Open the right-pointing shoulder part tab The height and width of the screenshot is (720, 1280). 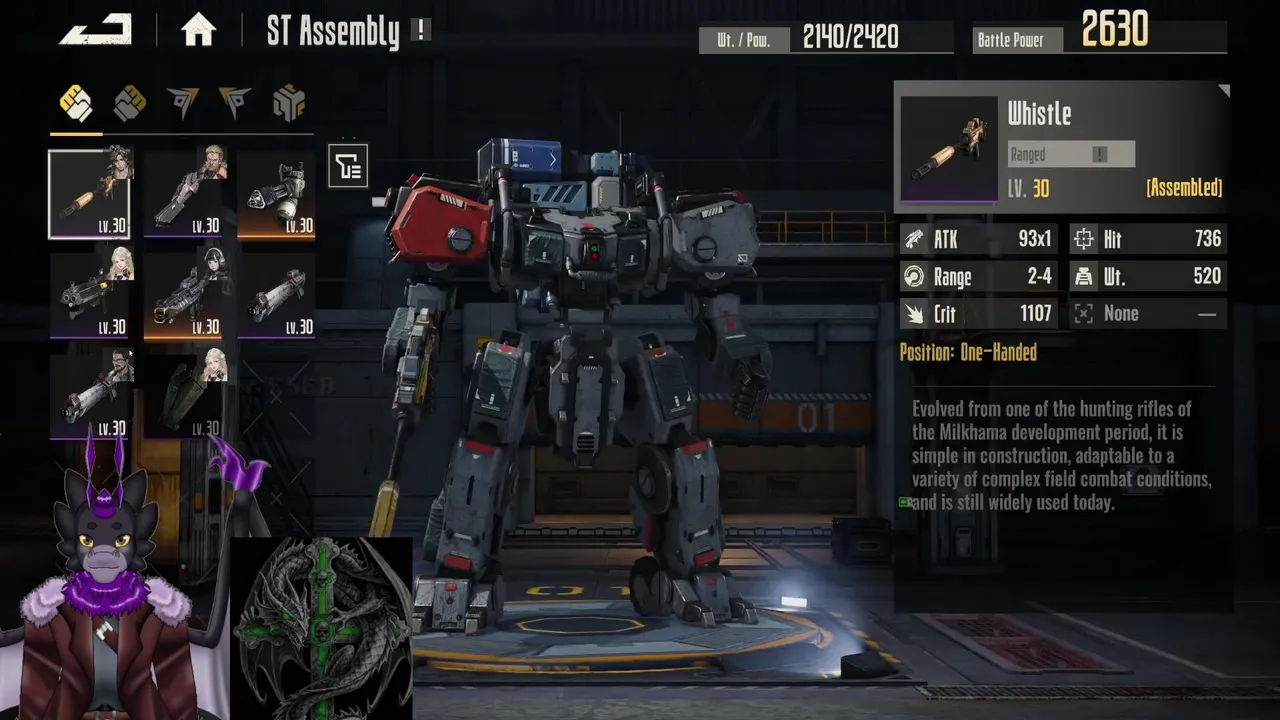click(235, 102)
